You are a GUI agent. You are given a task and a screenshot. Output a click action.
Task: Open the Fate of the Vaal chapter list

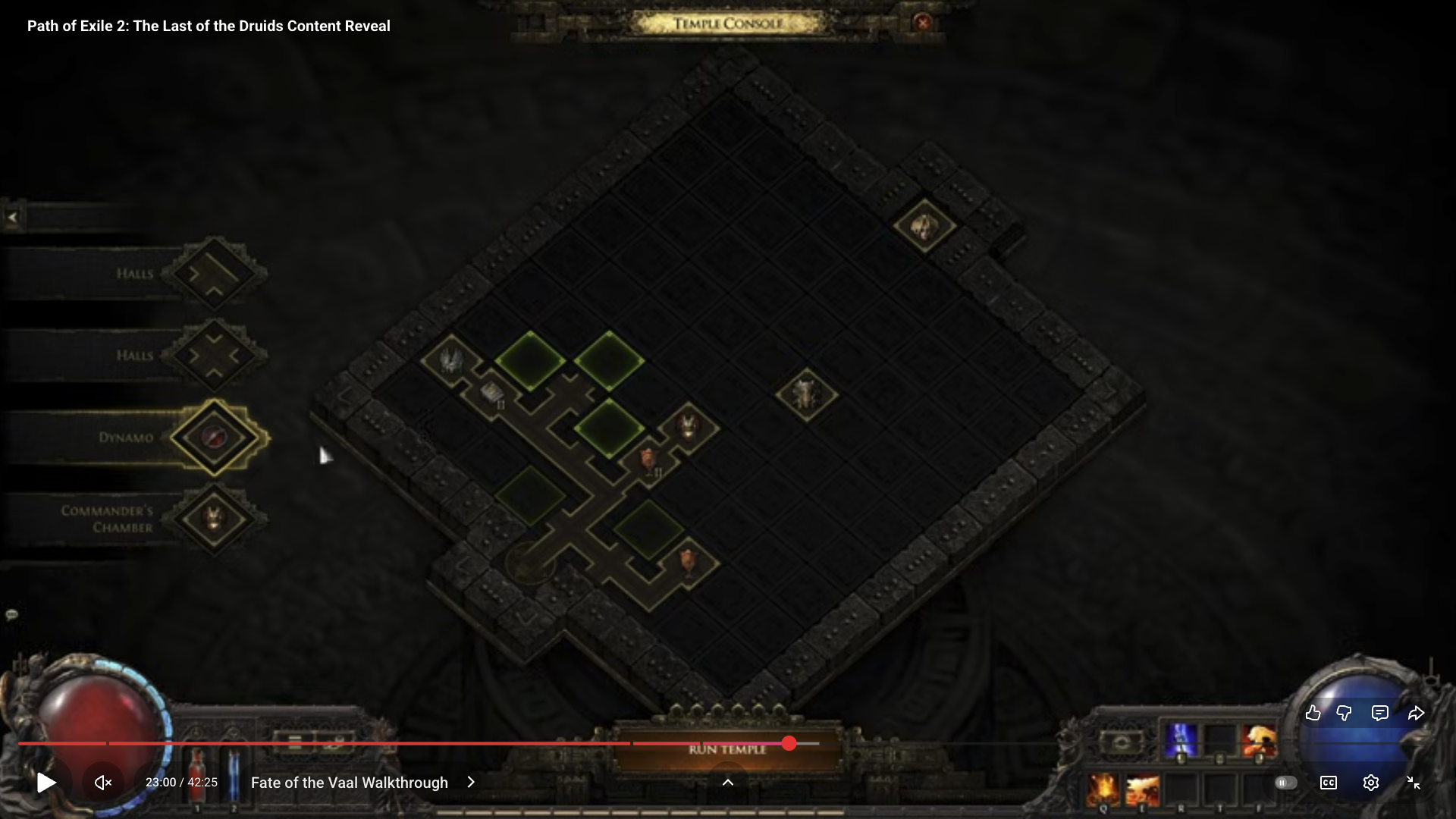[363, 783]
